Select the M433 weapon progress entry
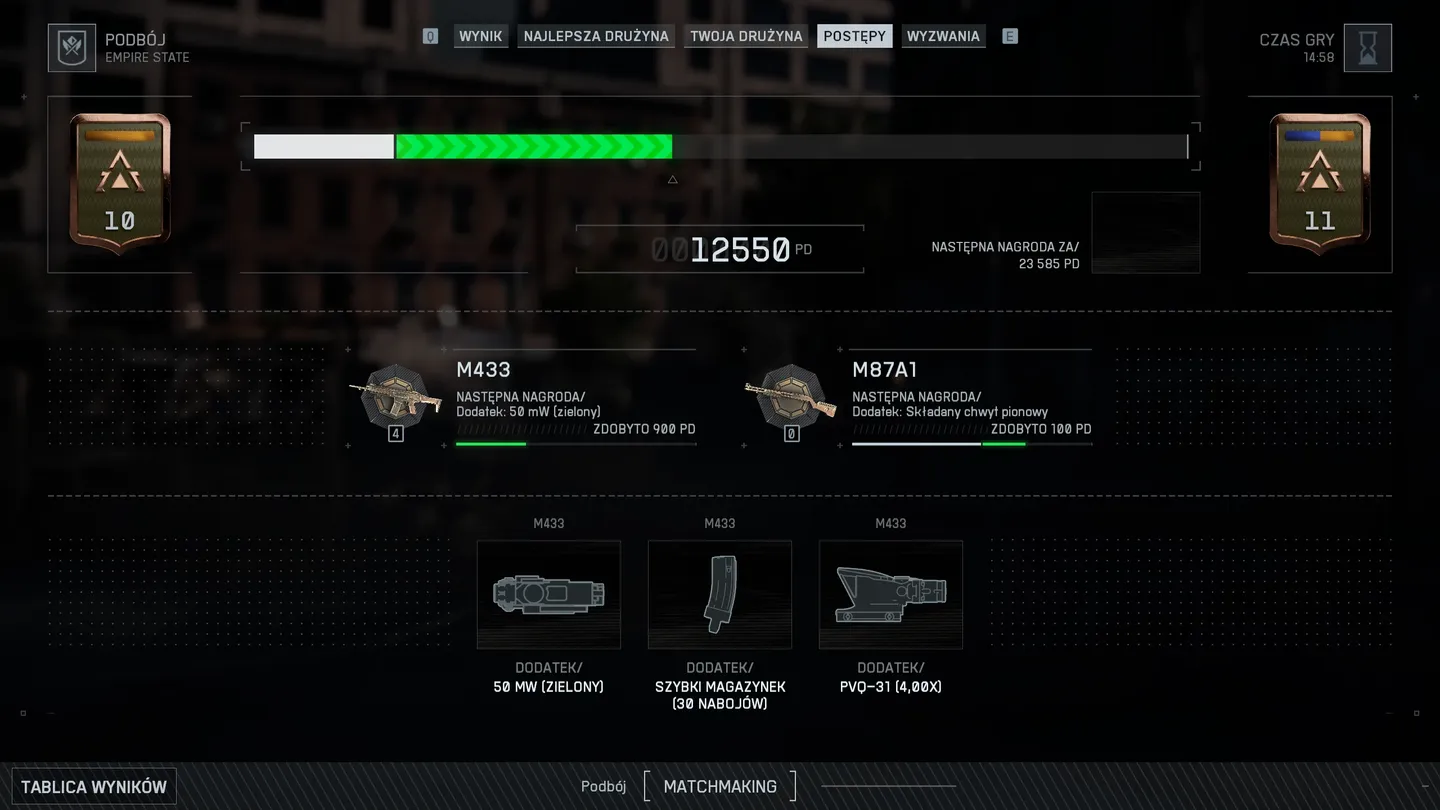Image resolution: width=1440 pixels, height=810 pixels. [x=522, y=399]
